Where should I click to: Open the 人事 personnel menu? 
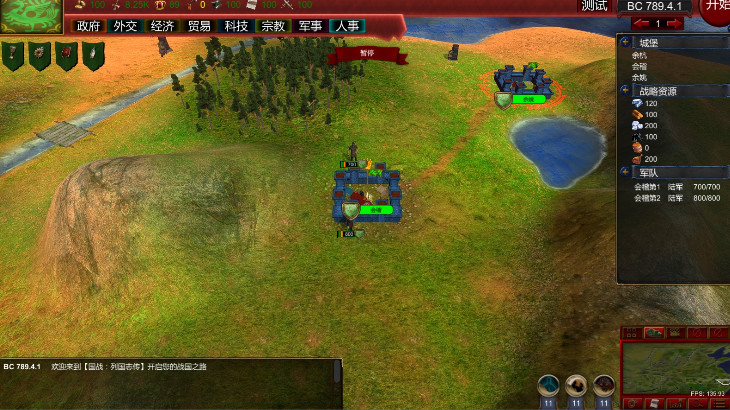pos(348,26)
